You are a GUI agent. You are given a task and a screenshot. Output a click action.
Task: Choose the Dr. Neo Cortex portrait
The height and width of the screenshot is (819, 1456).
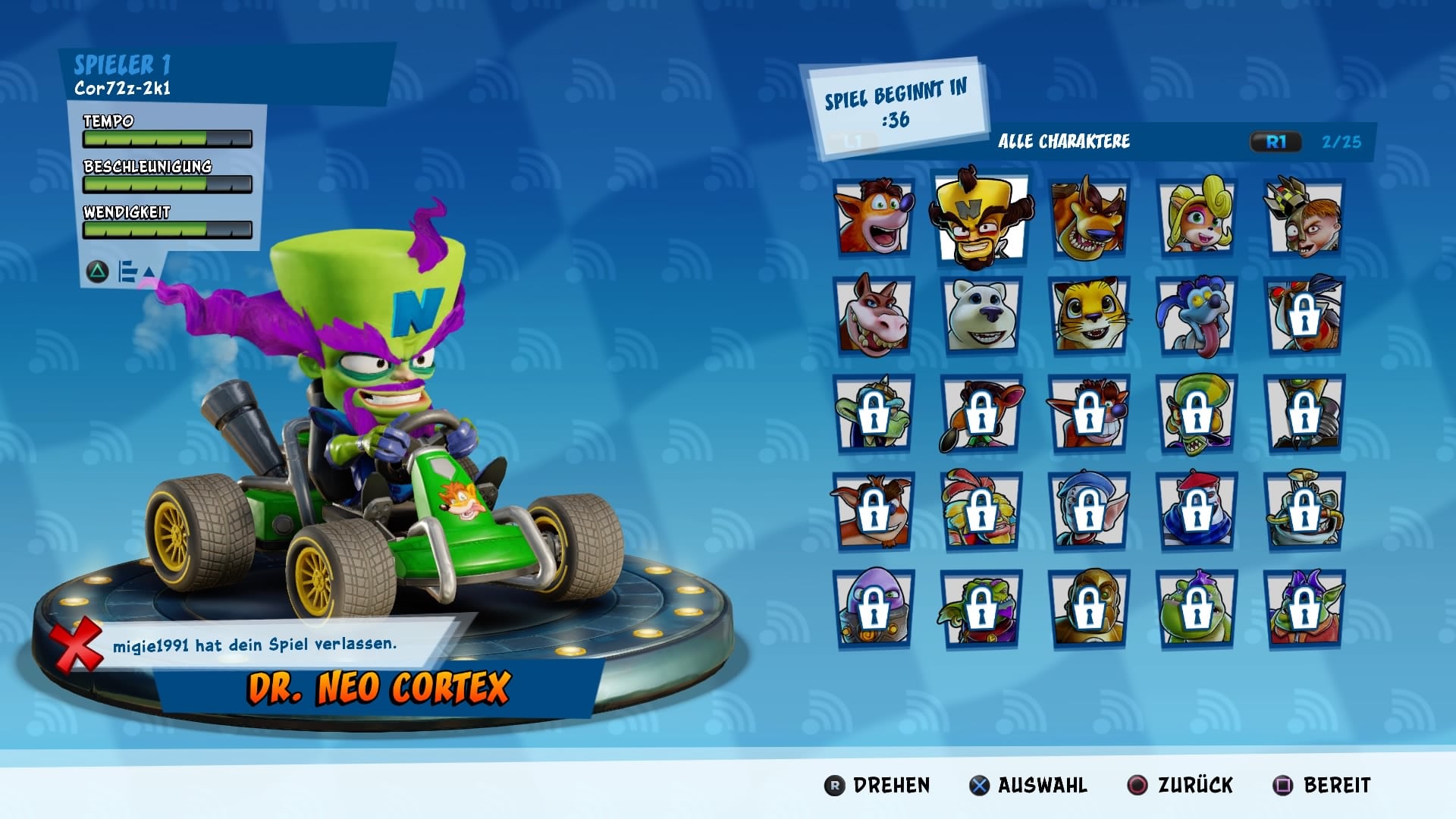981,217
